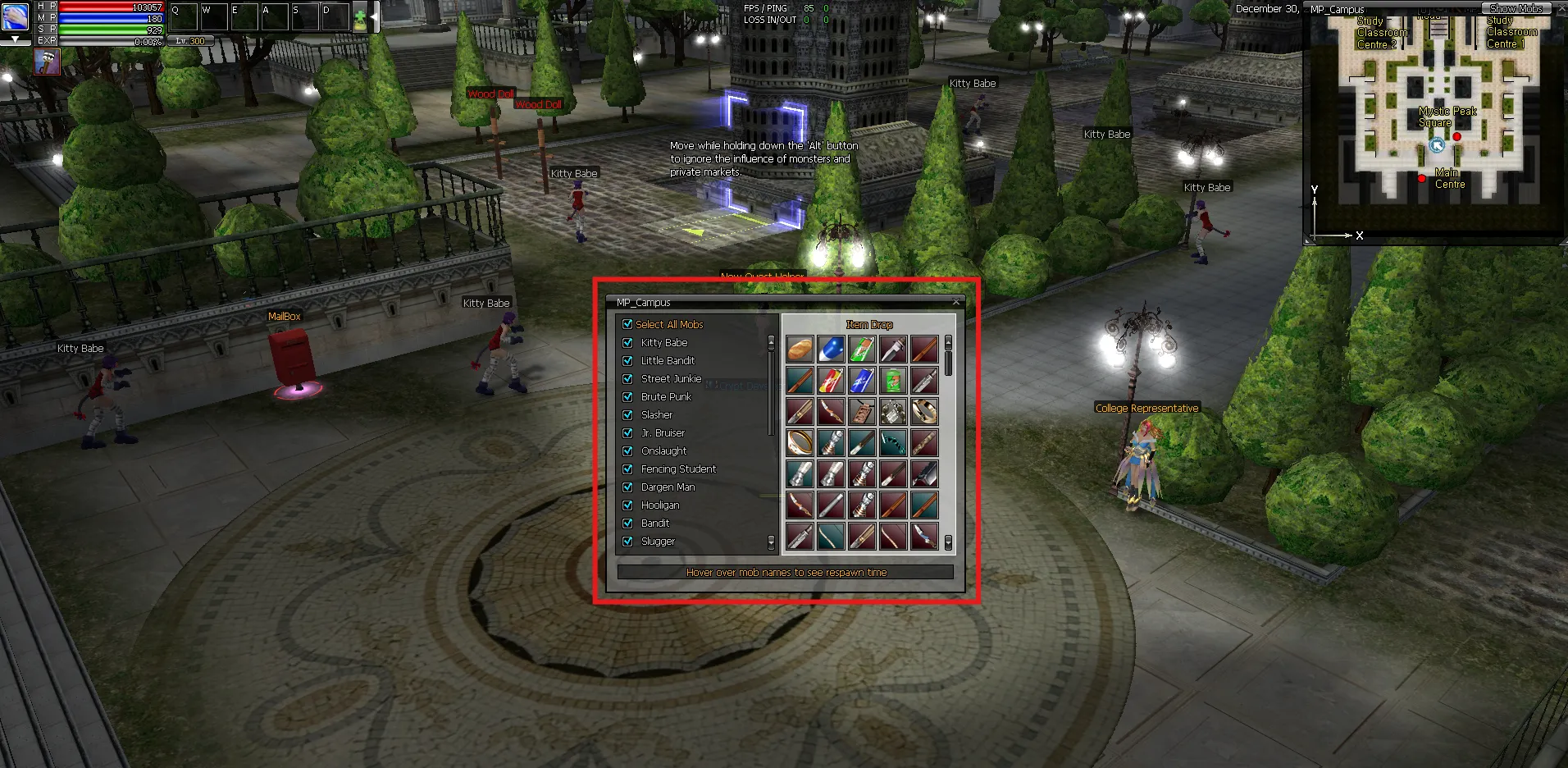Screen dimensions: 1568x768
Task: Uncheck Fencing Student in the mob list
Action: pyautogui.click(x=627, y=469)
